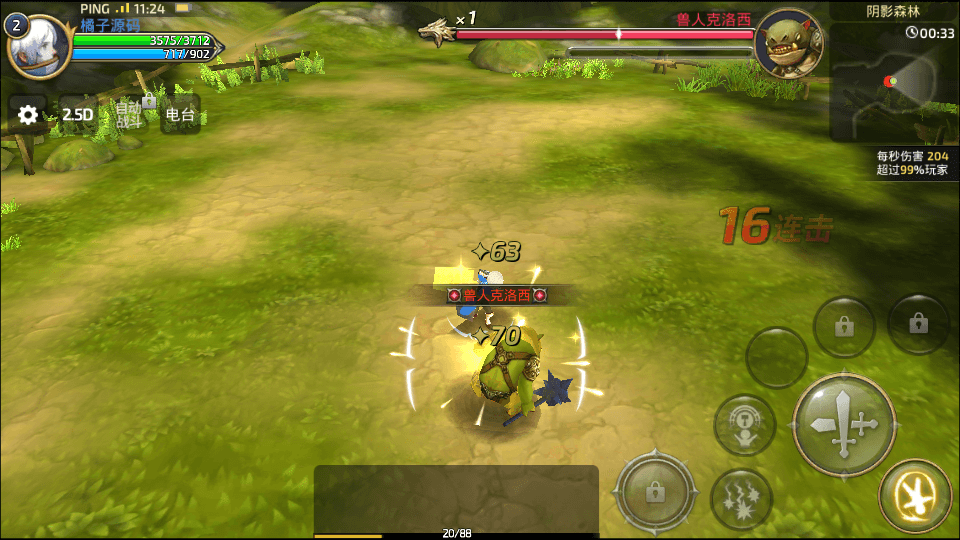960x540 pixels.
Task: Activate the hammer-raising figure skill
Action: pyautogui.click(x=744, y=425)
